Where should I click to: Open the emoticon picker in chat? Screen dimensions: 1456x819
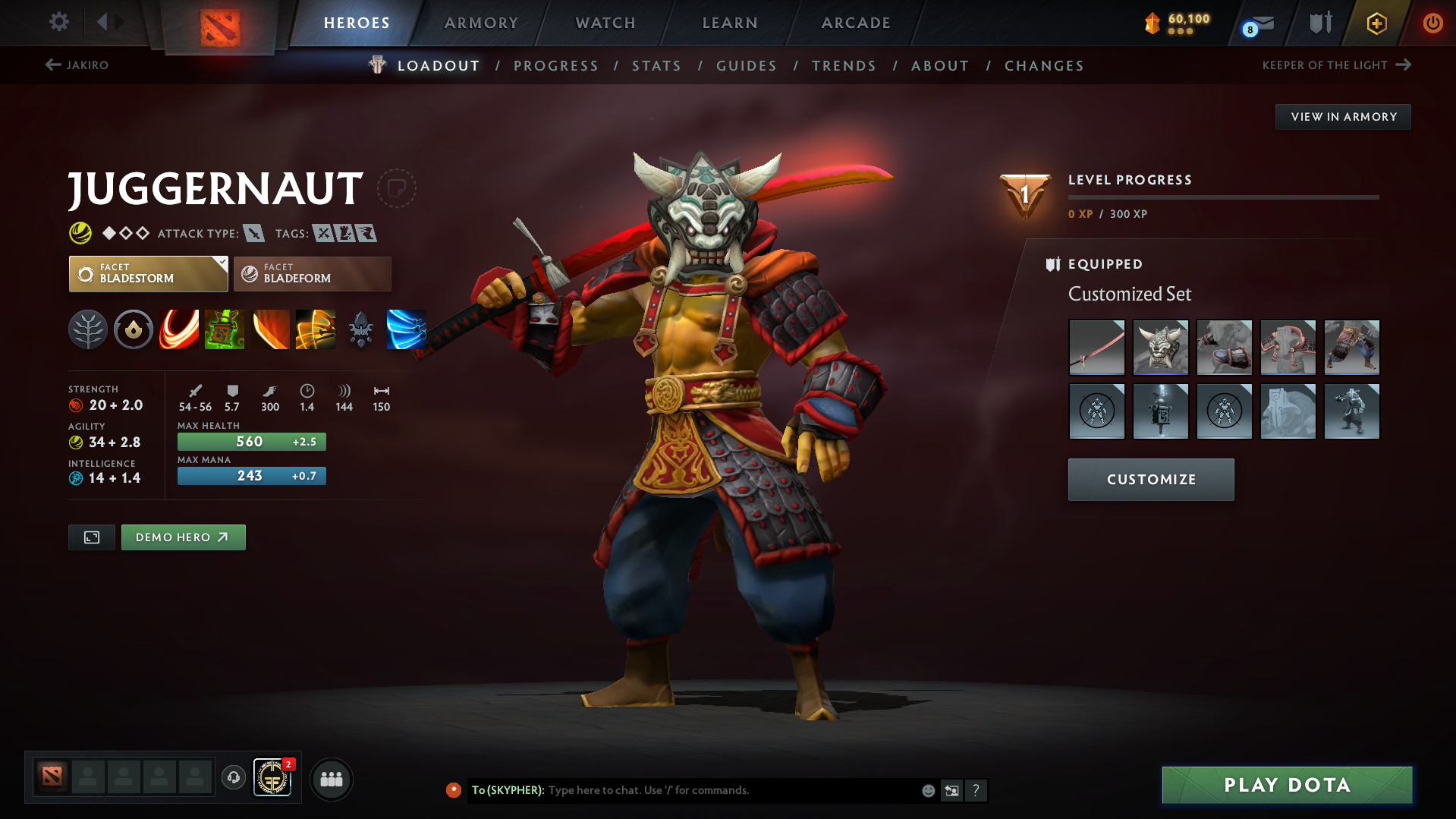(x=927, y=790)
